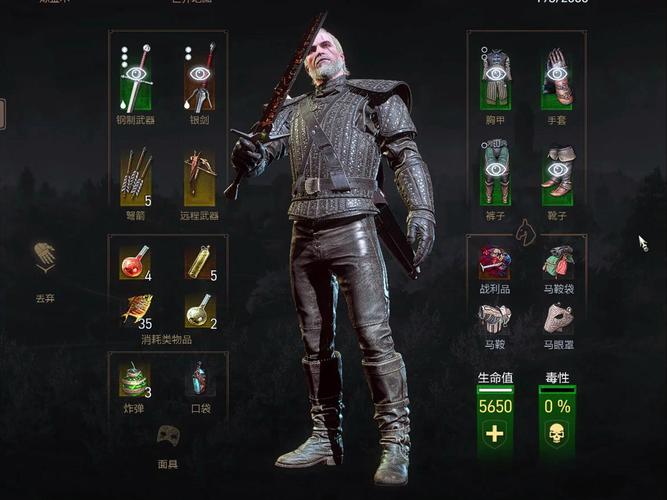Image resolution: width=667 pixels, height=500 pixels.
Task: Click the empty mask slot
Action: (x=168, y=436)
